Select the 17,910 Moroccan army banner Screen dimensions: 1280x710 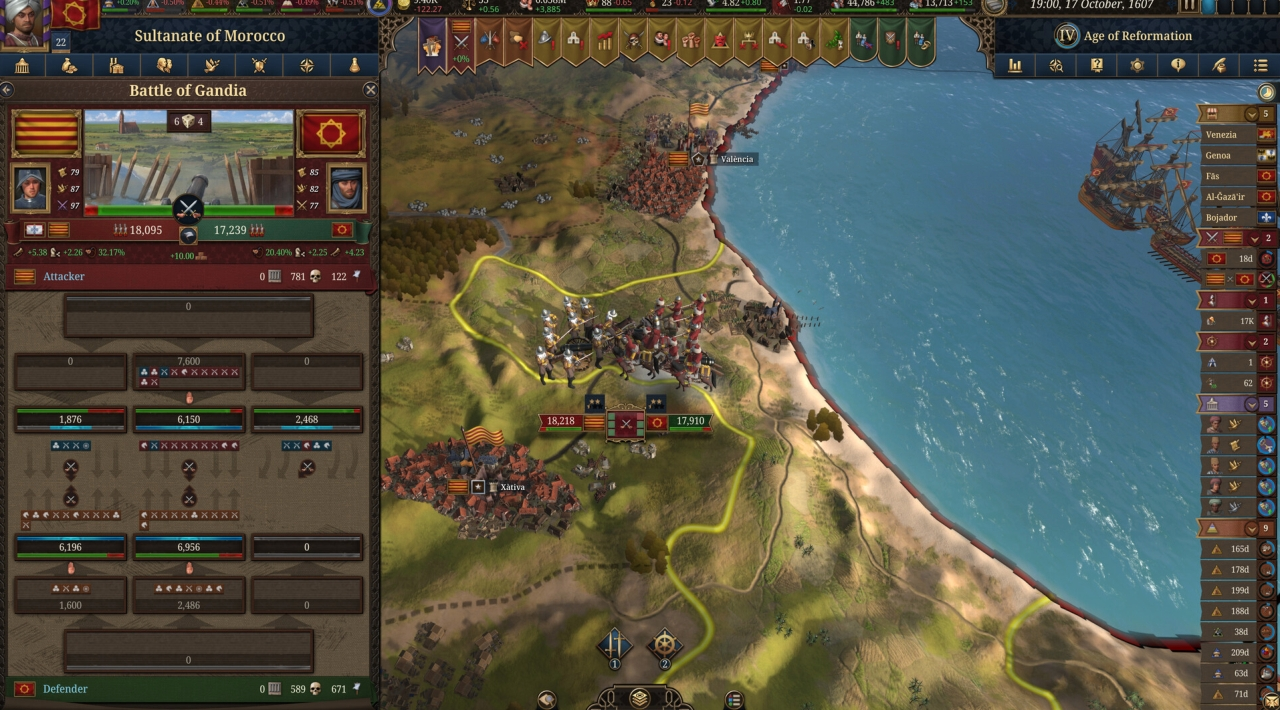tap(689, 421)
